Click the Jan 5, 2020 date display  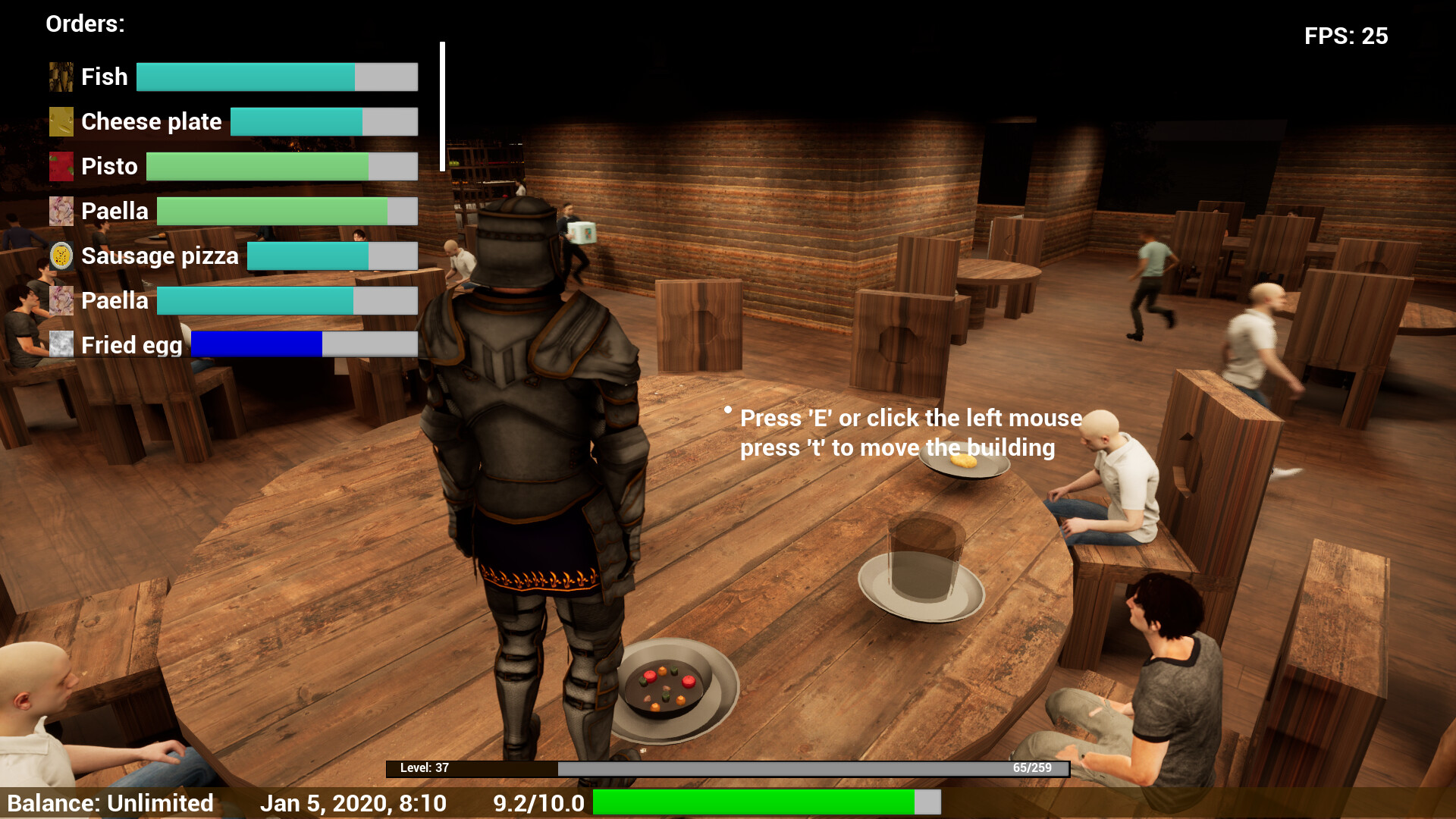coord(355,802)
